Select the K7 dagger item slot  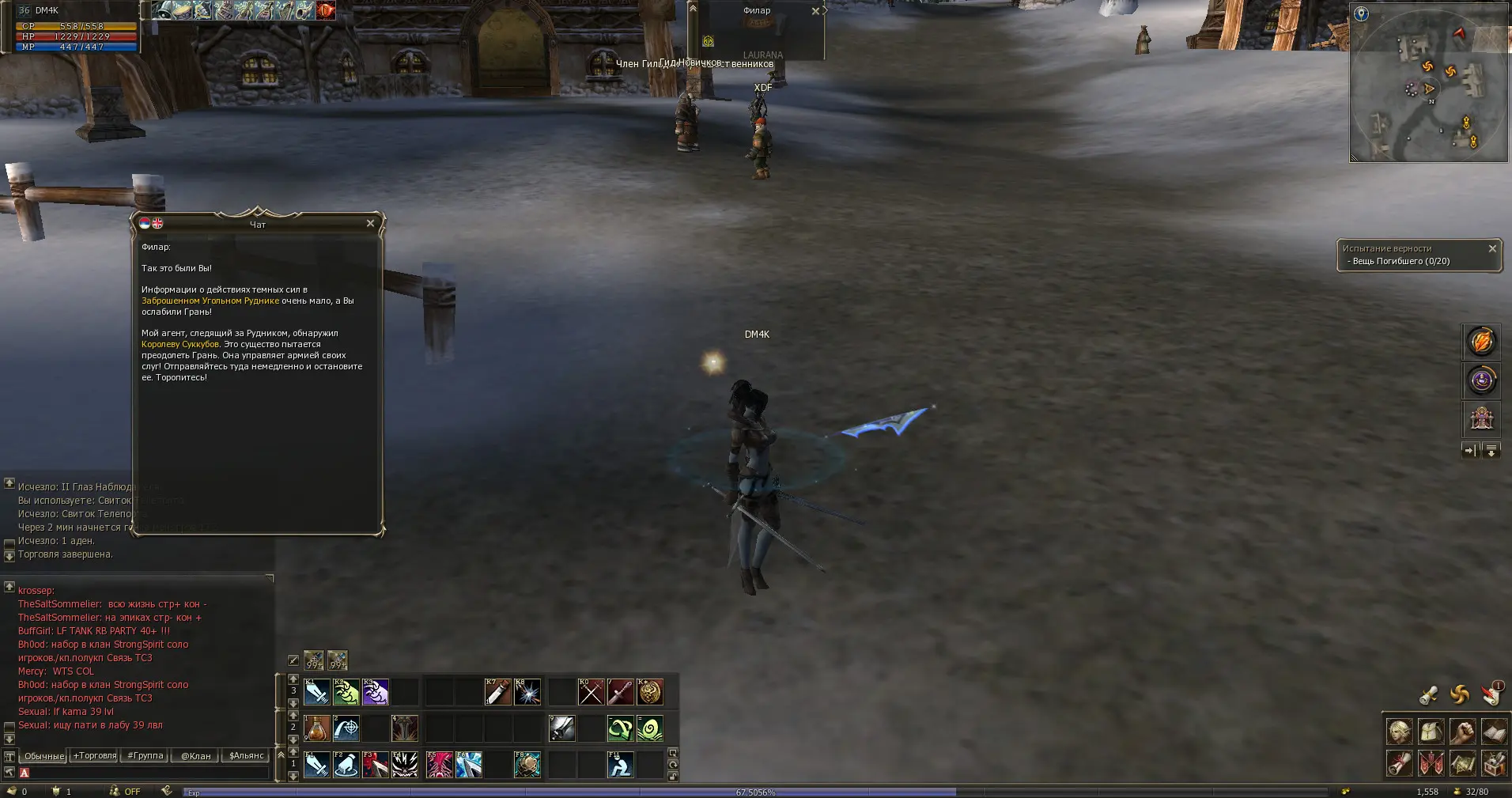497,692
